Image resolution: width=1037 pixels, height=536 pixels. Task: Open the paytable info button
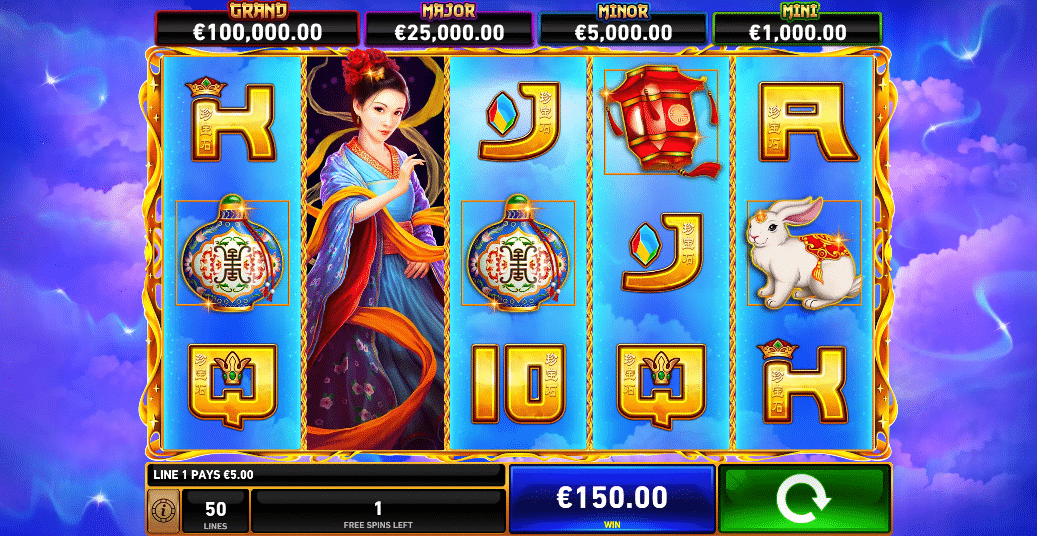(x=162, y=511)
